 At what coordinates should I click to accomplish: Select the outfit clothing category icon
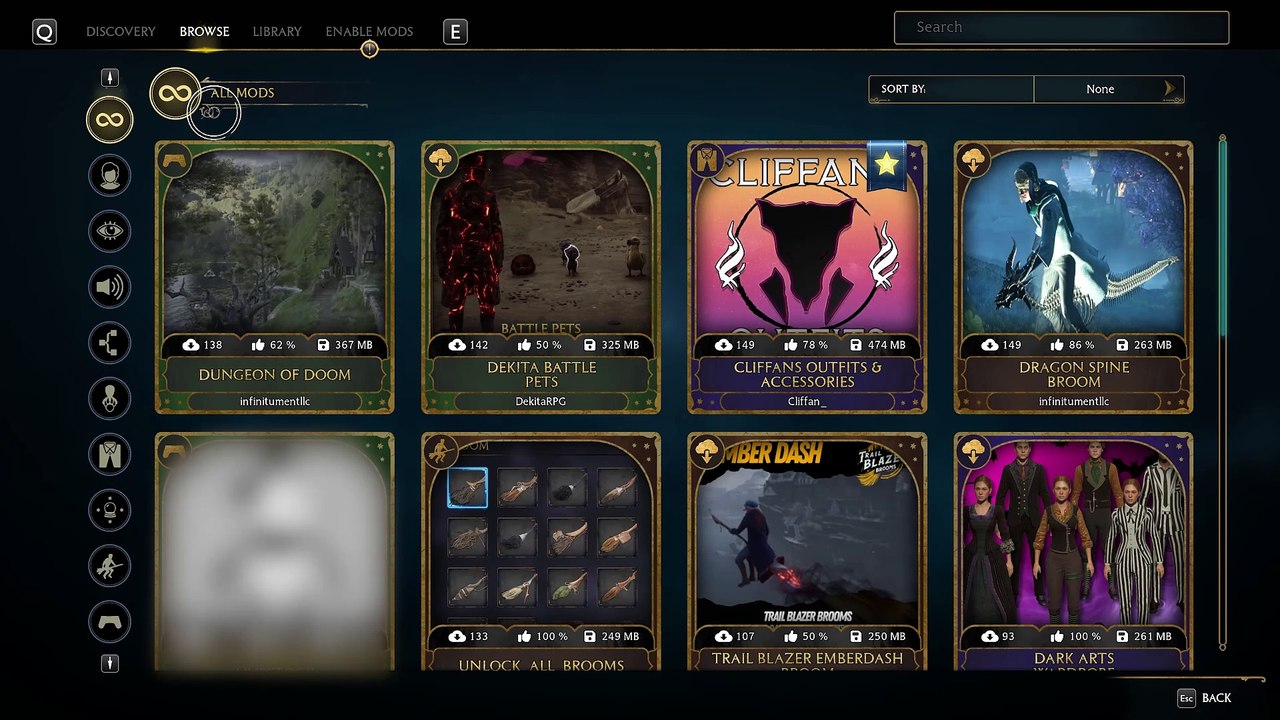pos(109,454)
